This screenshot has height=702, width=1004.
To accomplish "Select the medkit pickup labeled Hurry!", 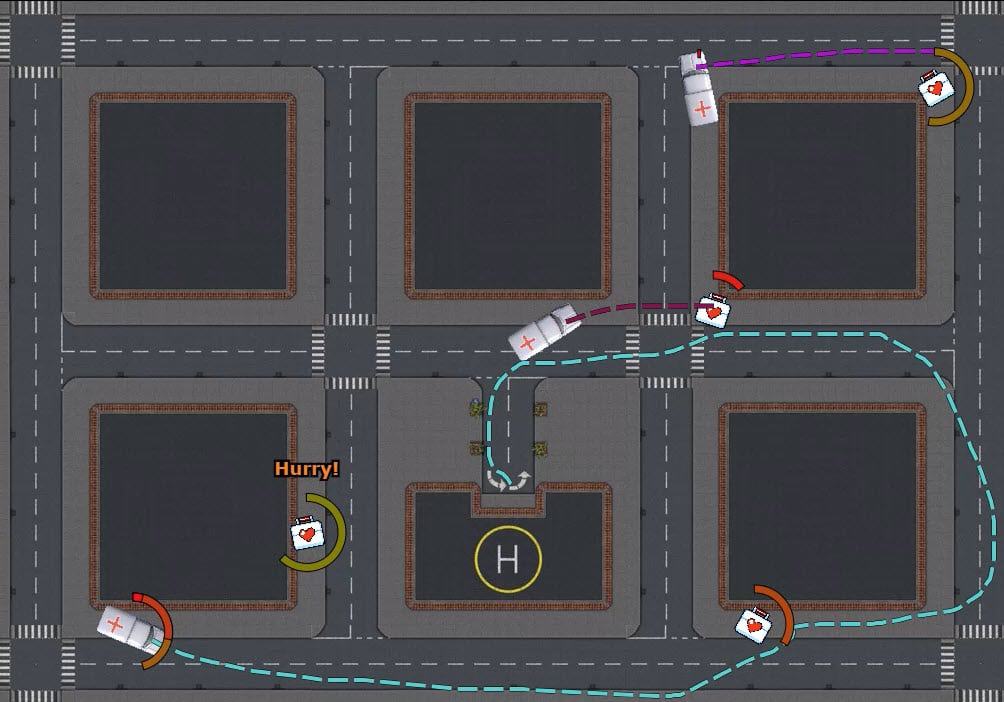I will coord(309,534).
